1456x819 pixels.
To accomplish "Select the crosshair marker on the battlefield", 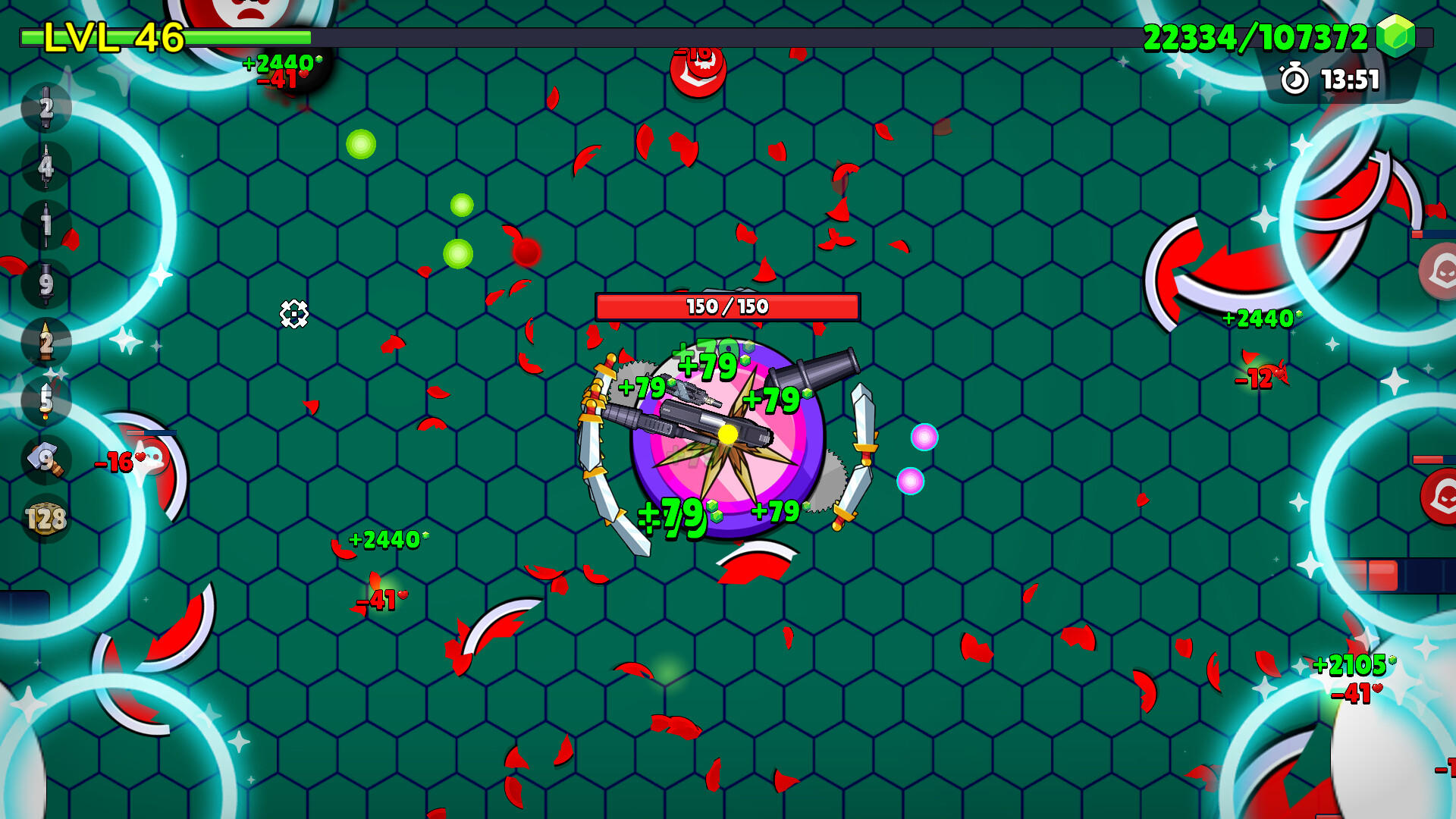I will [x=296, y=313].
